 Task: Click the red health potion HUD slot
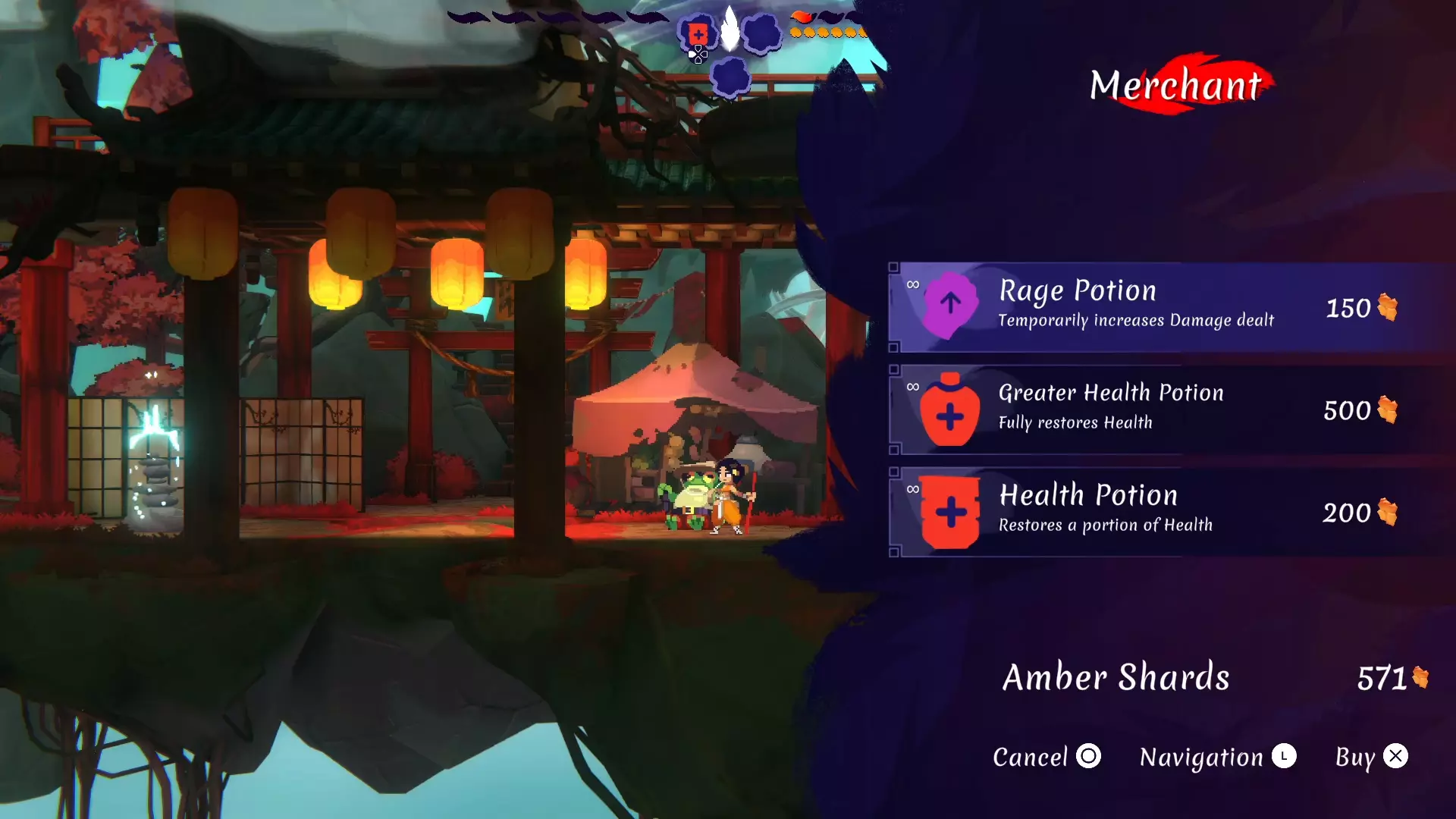click(698, 34)
